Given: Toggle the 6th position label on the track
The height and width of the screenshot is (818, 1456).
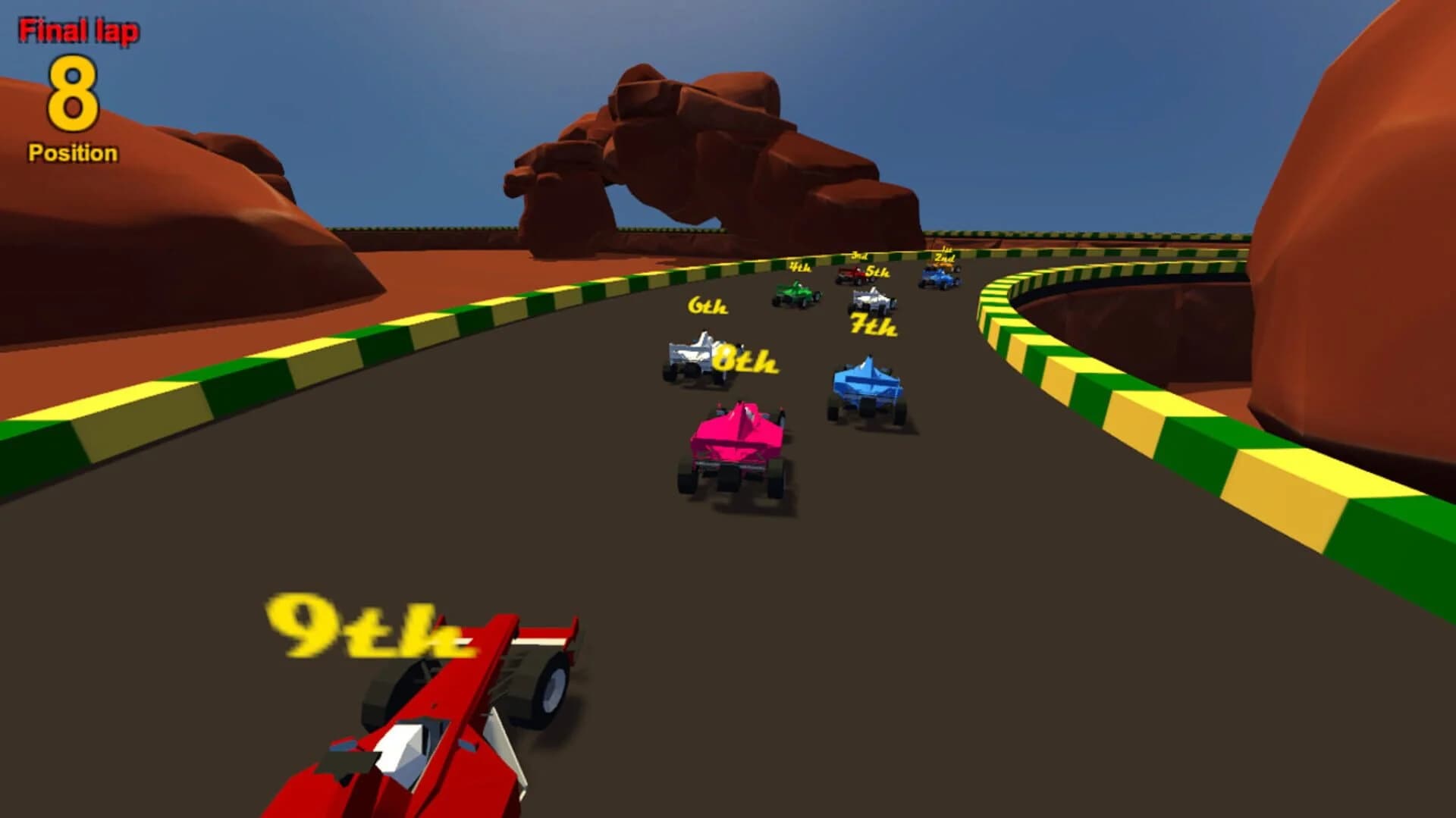Looking at the screenshot, I should tap(705, 307).
